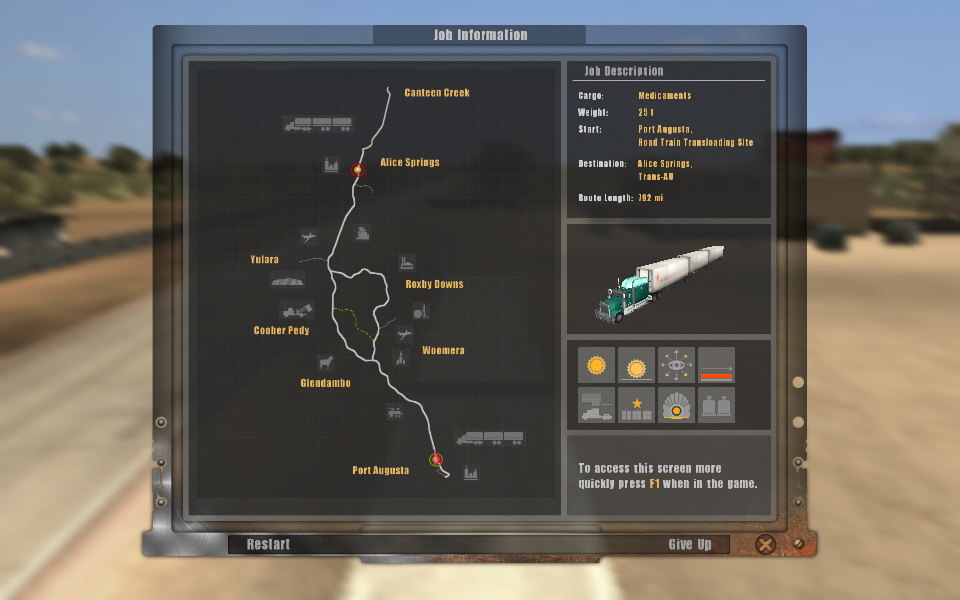Viewport: 960px width, 600px height.
Task: Click the sun on horizon icon
Action: 637,366
